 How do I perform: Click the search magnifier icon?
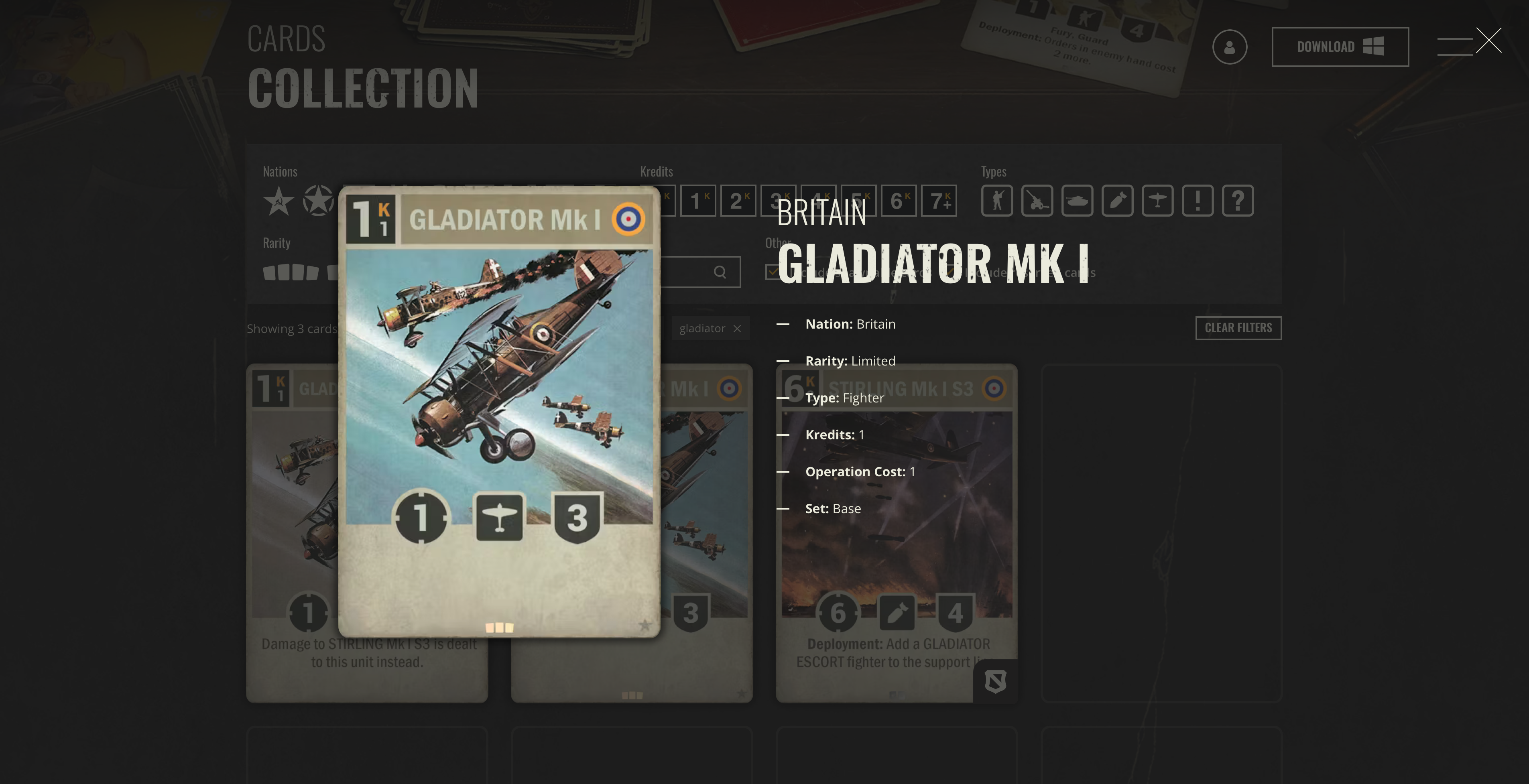[720, 272]
